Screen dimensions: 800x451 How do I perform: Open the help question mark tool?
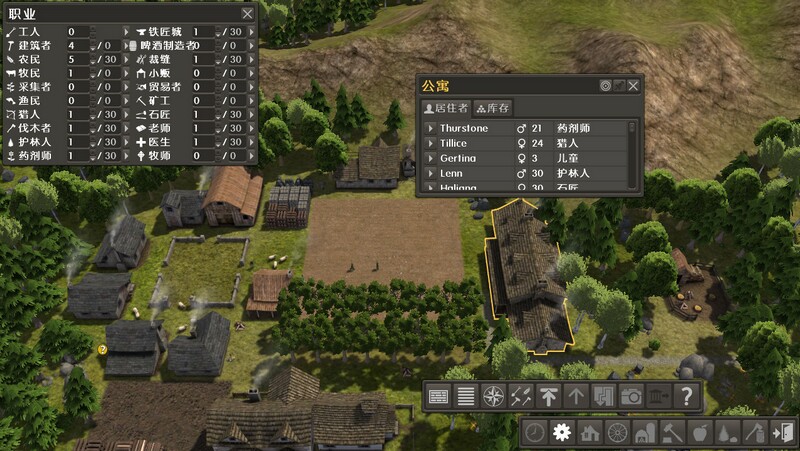point(687,396)
